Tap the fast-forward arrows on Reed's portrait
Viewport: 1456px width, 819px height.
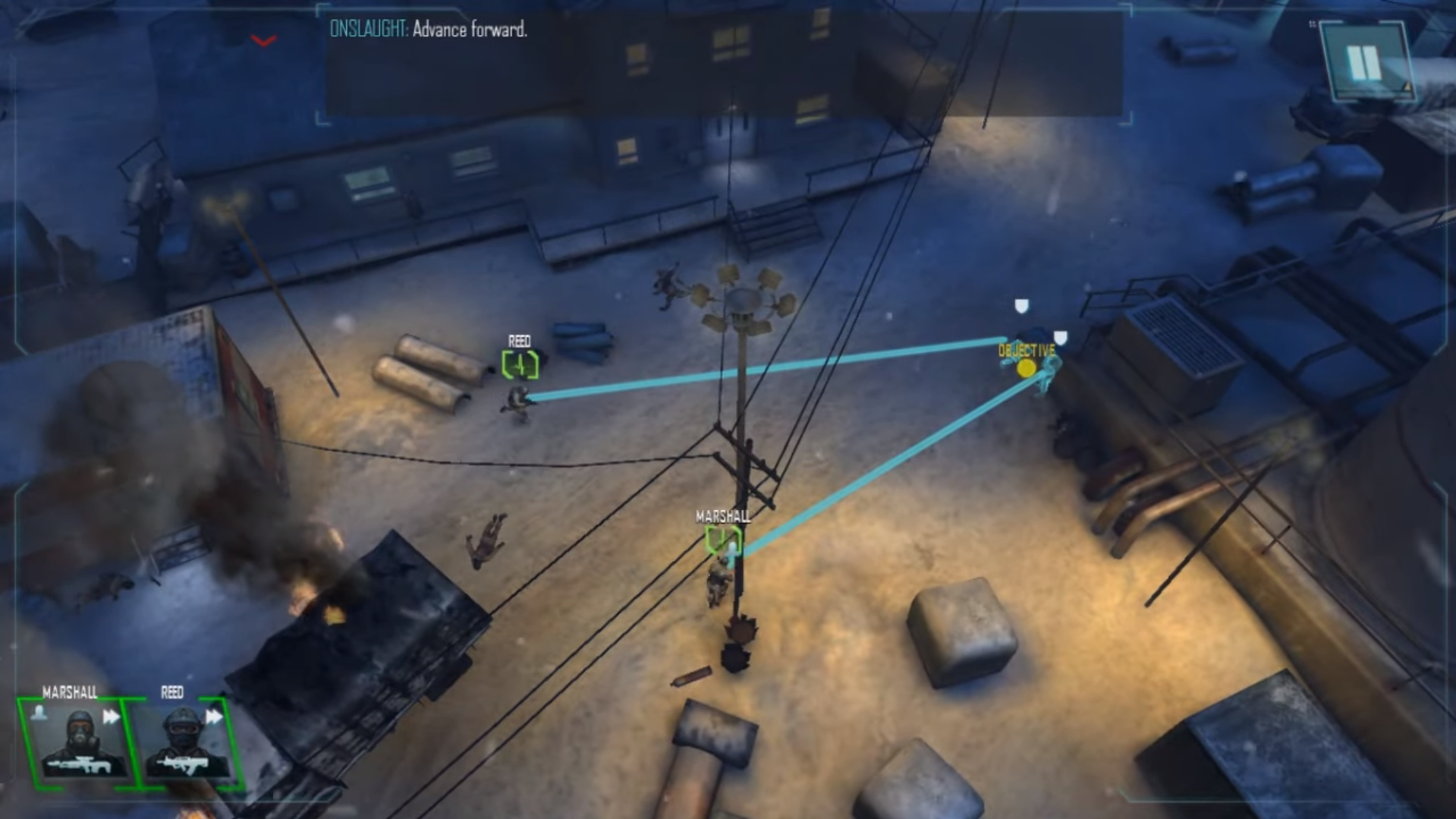click(215, 717)
